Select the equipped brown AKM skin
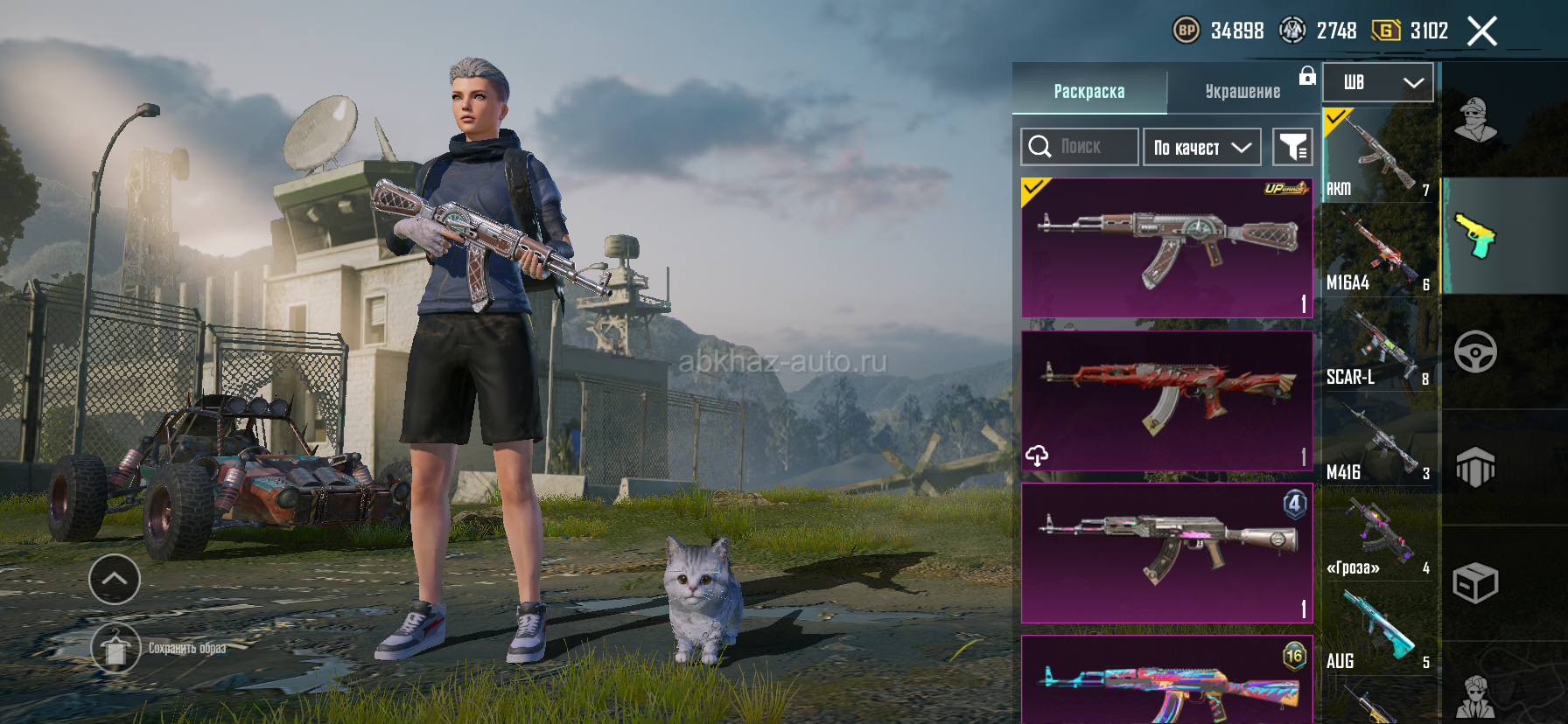Viewport: 1568px width, 724px height. pyautogui.click(x=1166, y=248)
